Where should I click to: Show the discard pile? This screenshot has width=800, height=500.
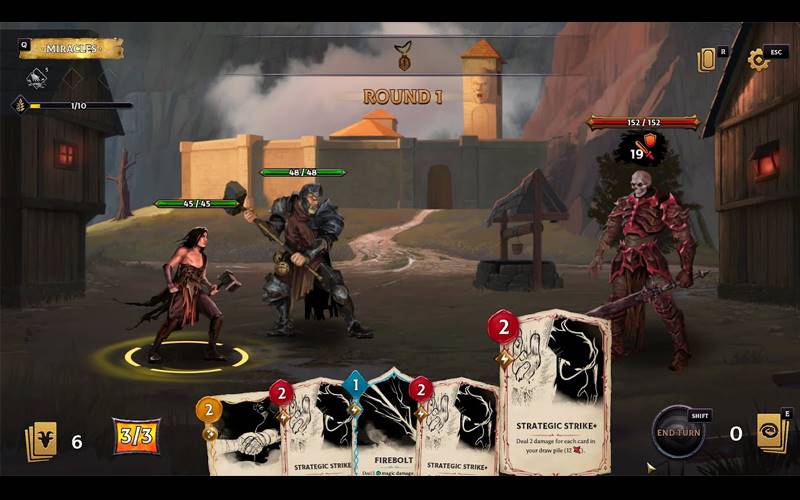click(x=772, y=434)
